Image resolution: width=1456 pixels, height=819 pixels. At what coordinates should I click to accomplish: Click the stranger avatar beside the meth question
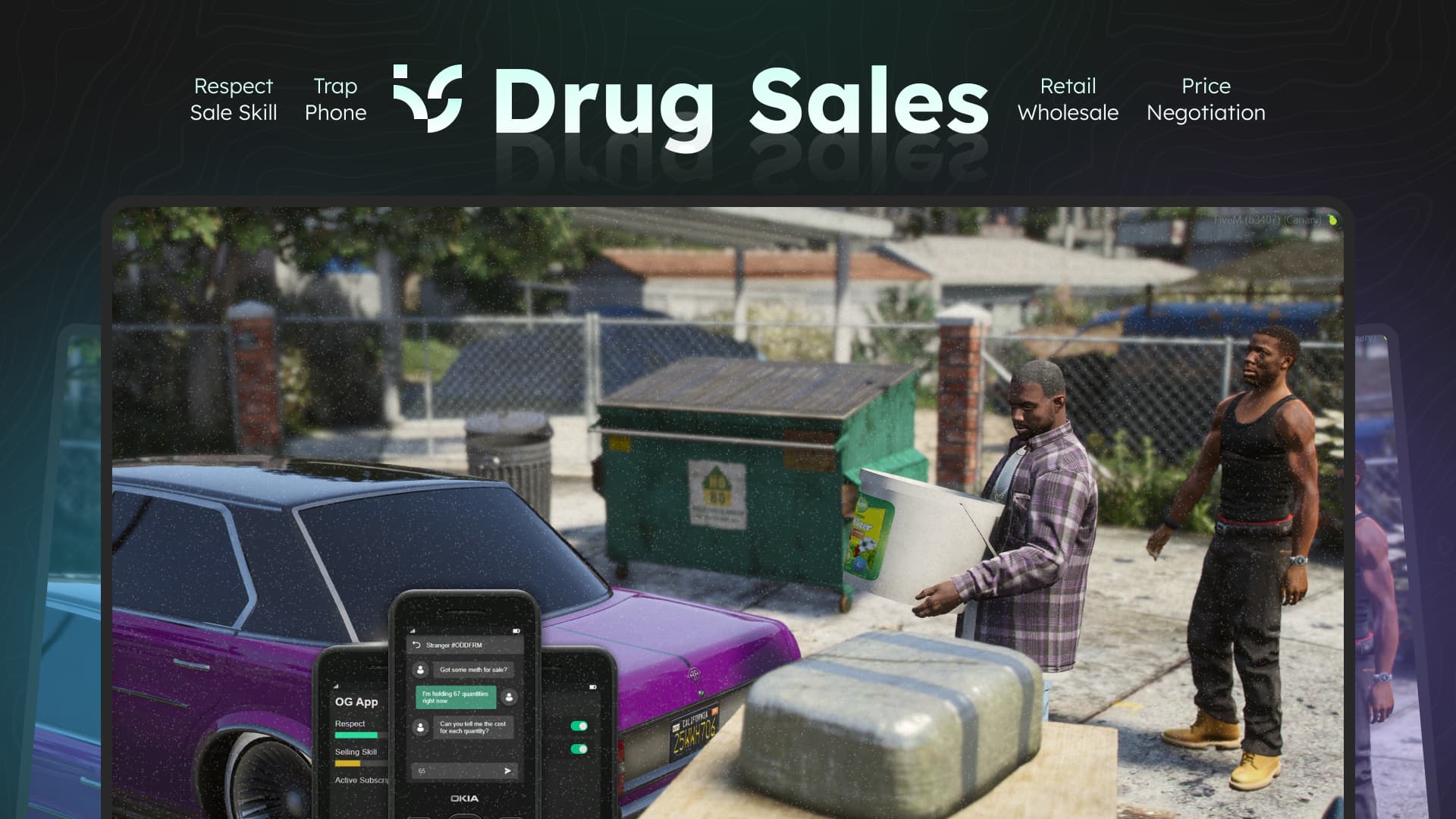(x=420, y=670)
